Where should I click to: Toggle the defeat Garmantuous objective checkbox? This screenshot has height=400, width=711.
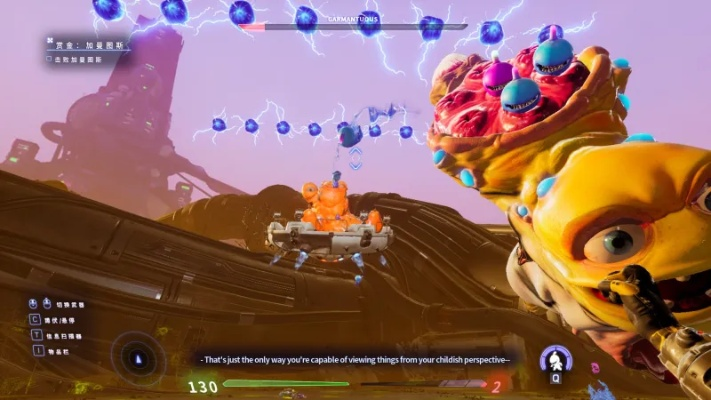pos(50,59)
